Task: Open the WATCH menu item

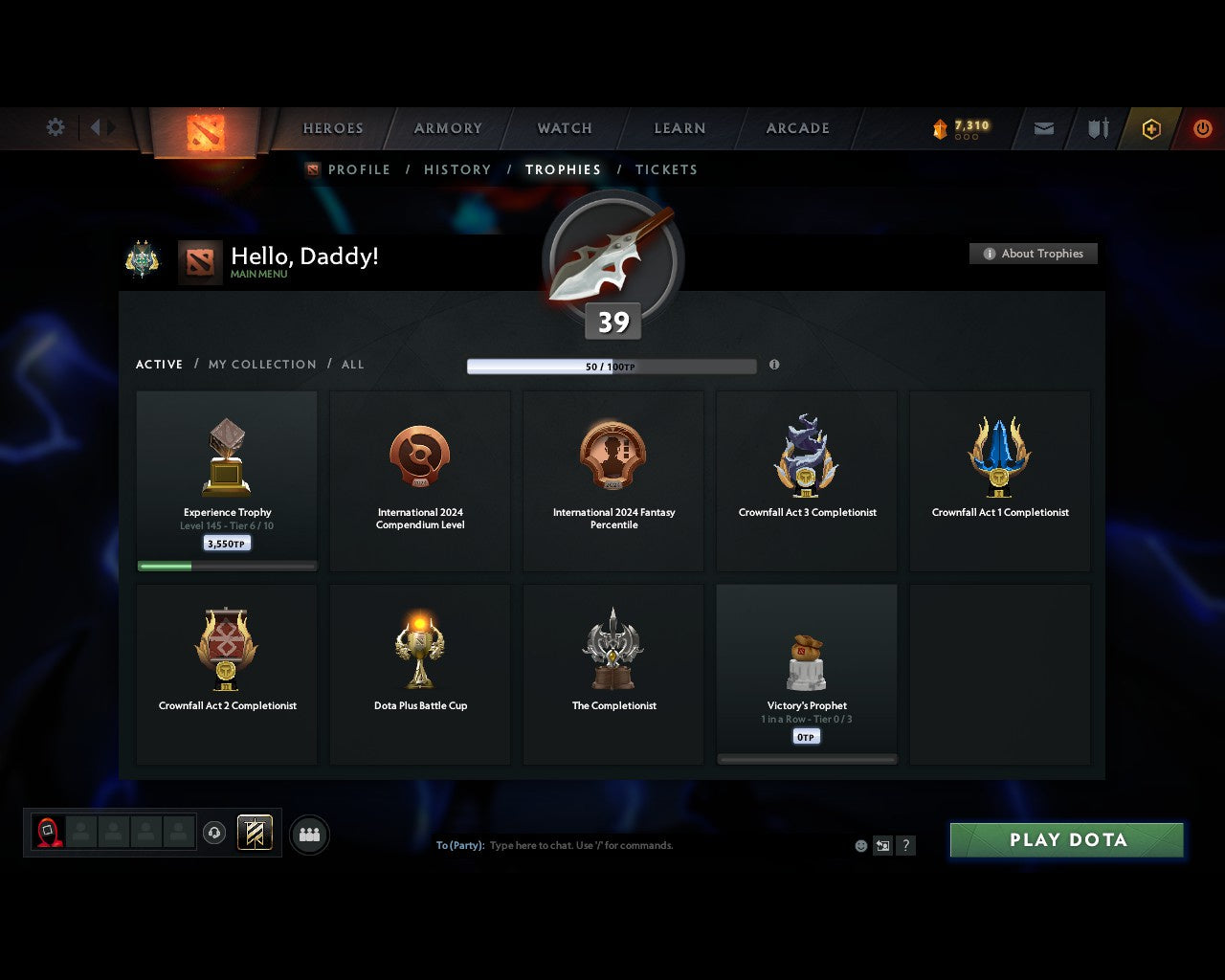Action: [564, 128]
